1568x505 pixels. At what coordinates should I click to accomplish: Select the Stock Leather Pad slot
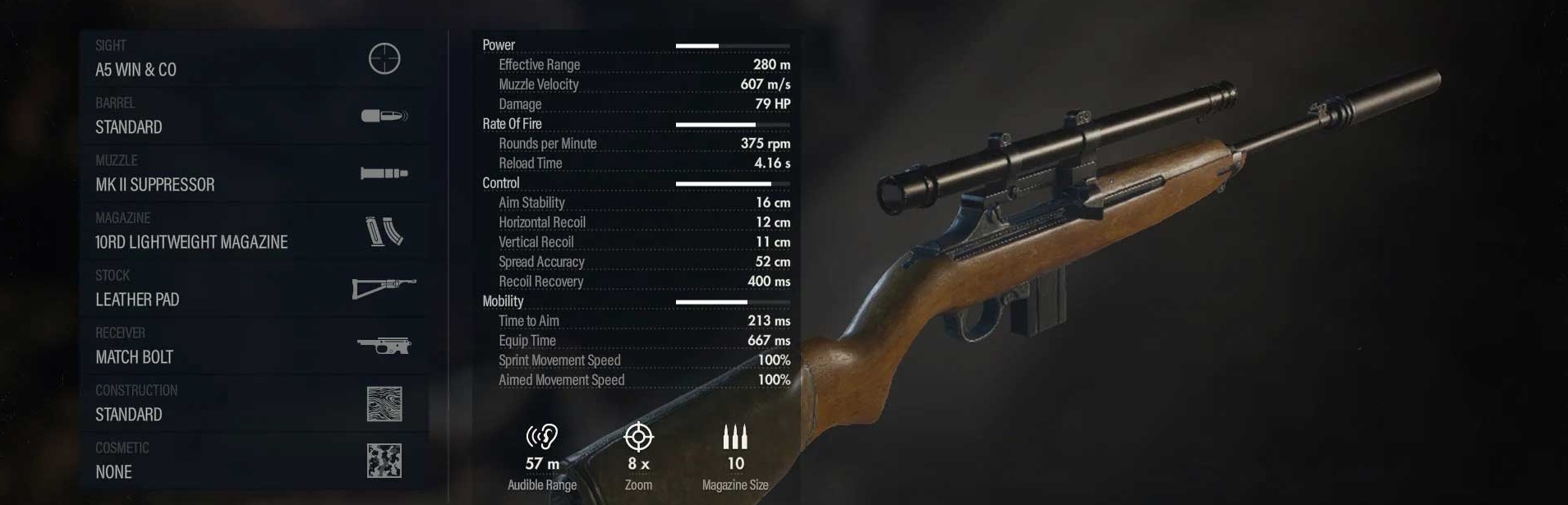(x=253, y=288)
